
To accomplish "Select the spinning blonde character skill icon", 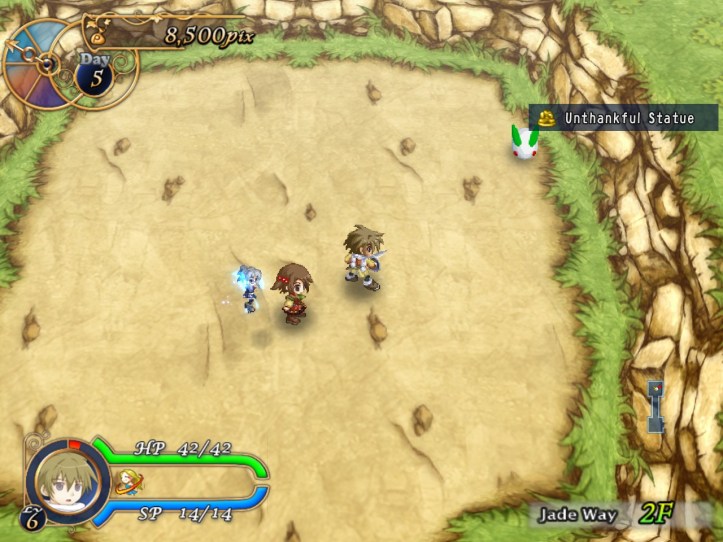I will [x=127, y=485].
